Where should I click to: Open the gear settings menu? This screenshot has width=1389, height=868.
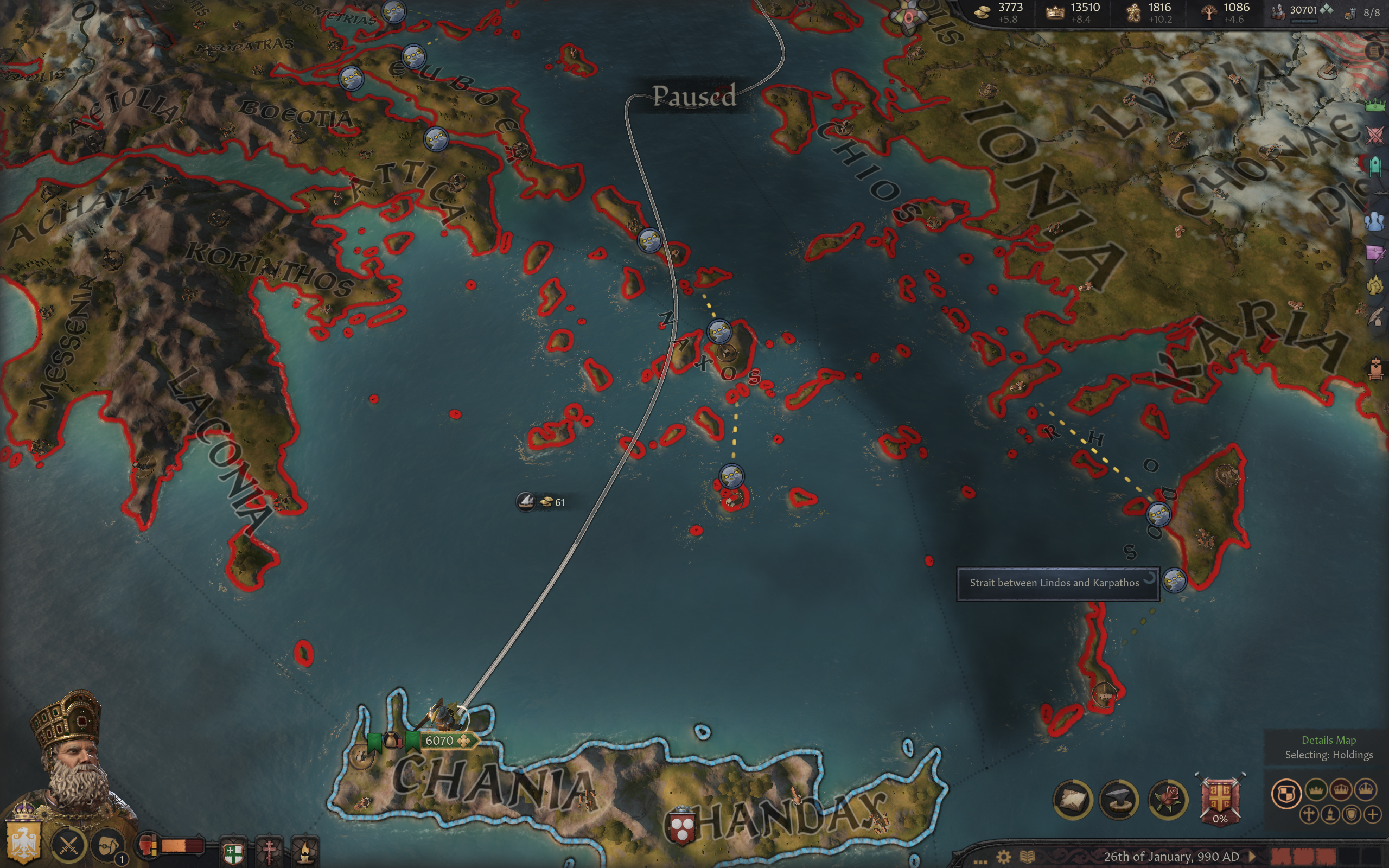1003,857
